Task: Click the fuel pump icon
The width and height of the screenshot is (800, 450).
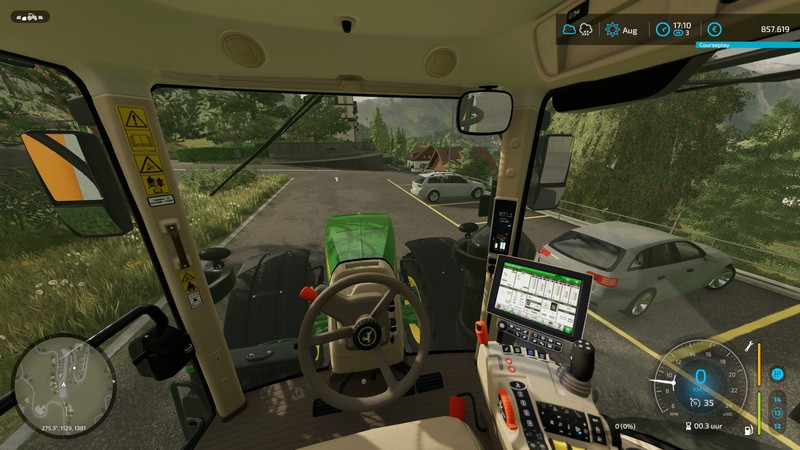Action: click(x=748, y=430)
